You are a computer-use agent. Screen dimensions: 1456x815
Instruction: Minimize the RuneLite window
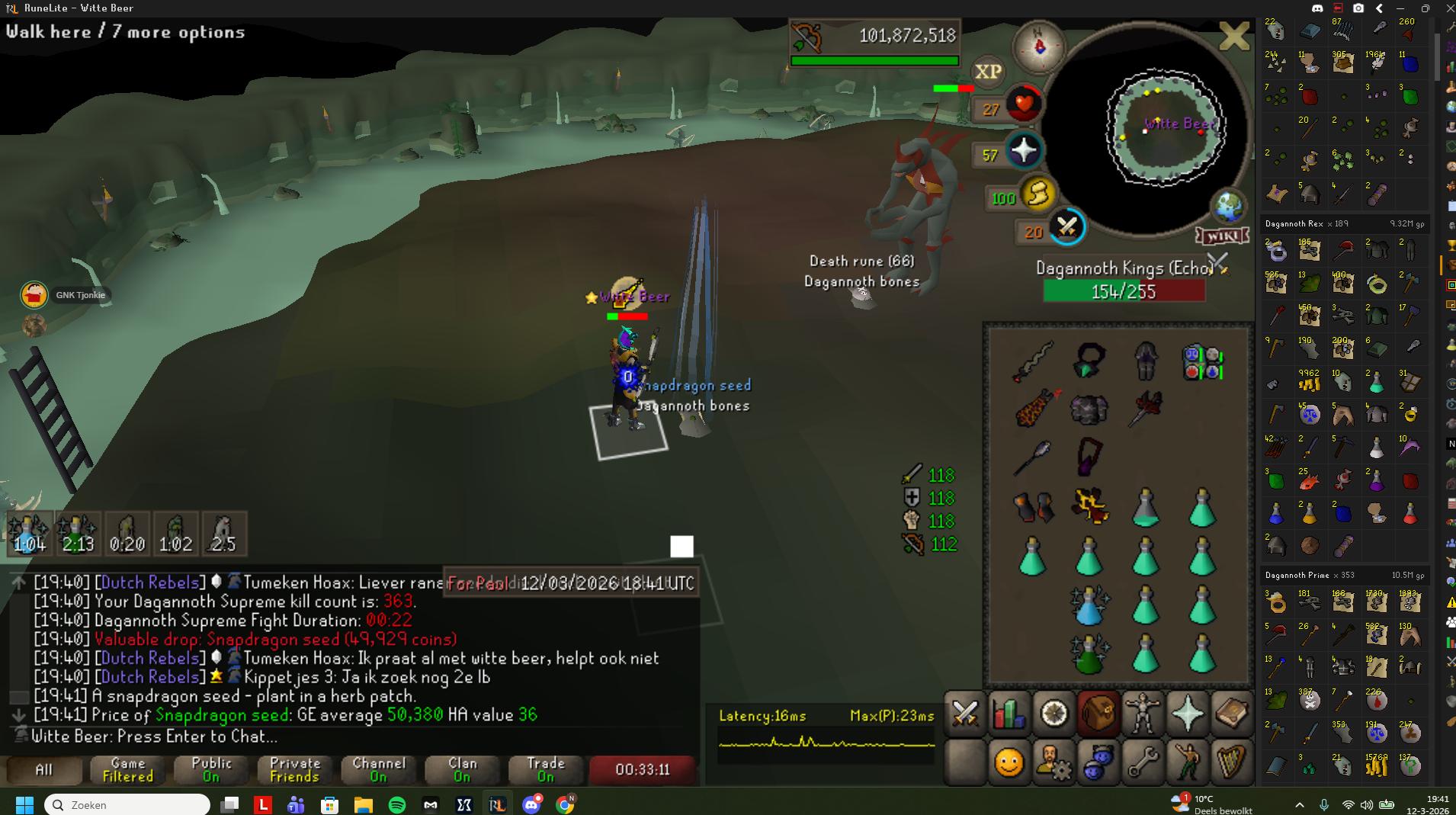click(x=1400, y=8)
